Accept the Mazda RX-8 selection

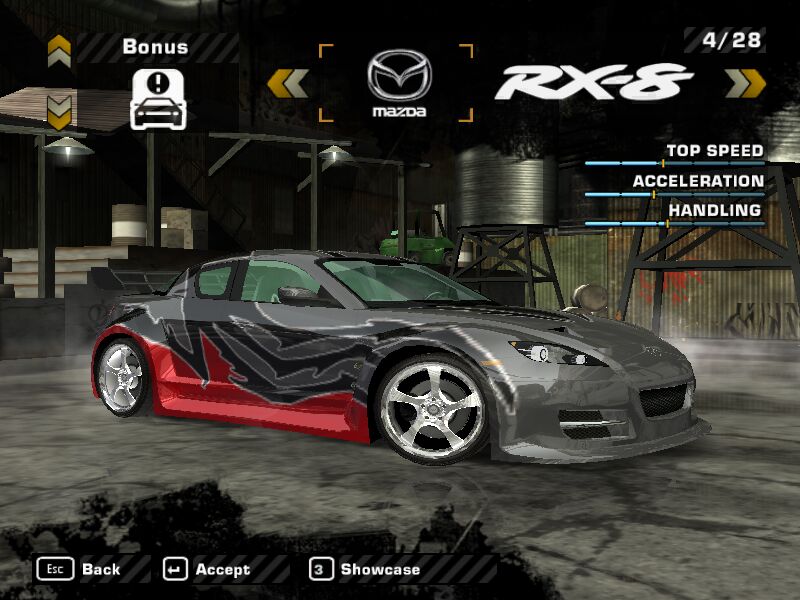coord(207,569)
